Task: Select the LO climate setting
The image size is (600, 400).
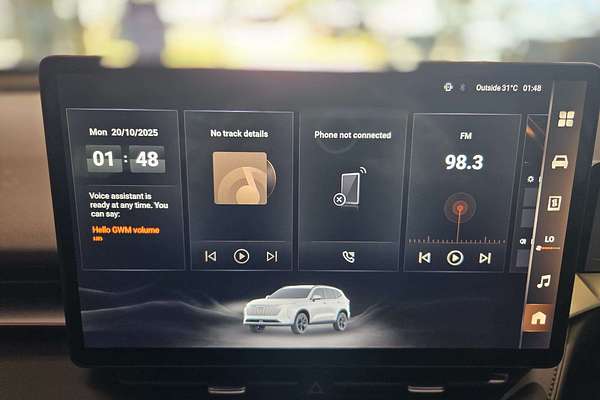Action: [x=549, y=240]
